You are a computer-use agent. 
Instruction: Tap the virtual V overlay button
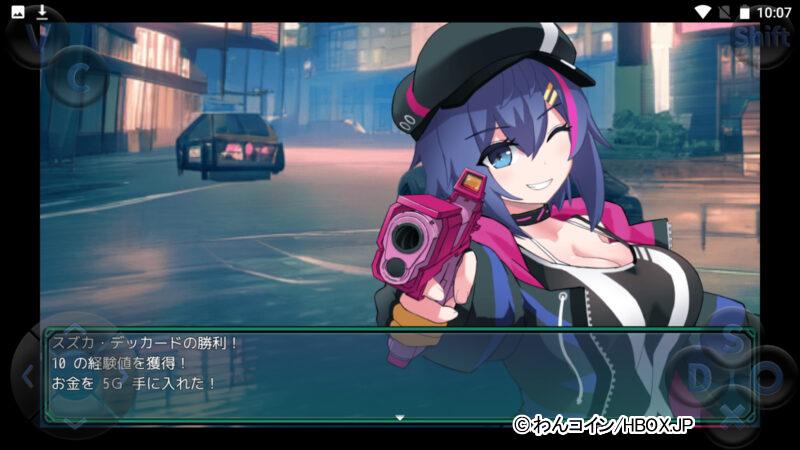pos(38,38)
